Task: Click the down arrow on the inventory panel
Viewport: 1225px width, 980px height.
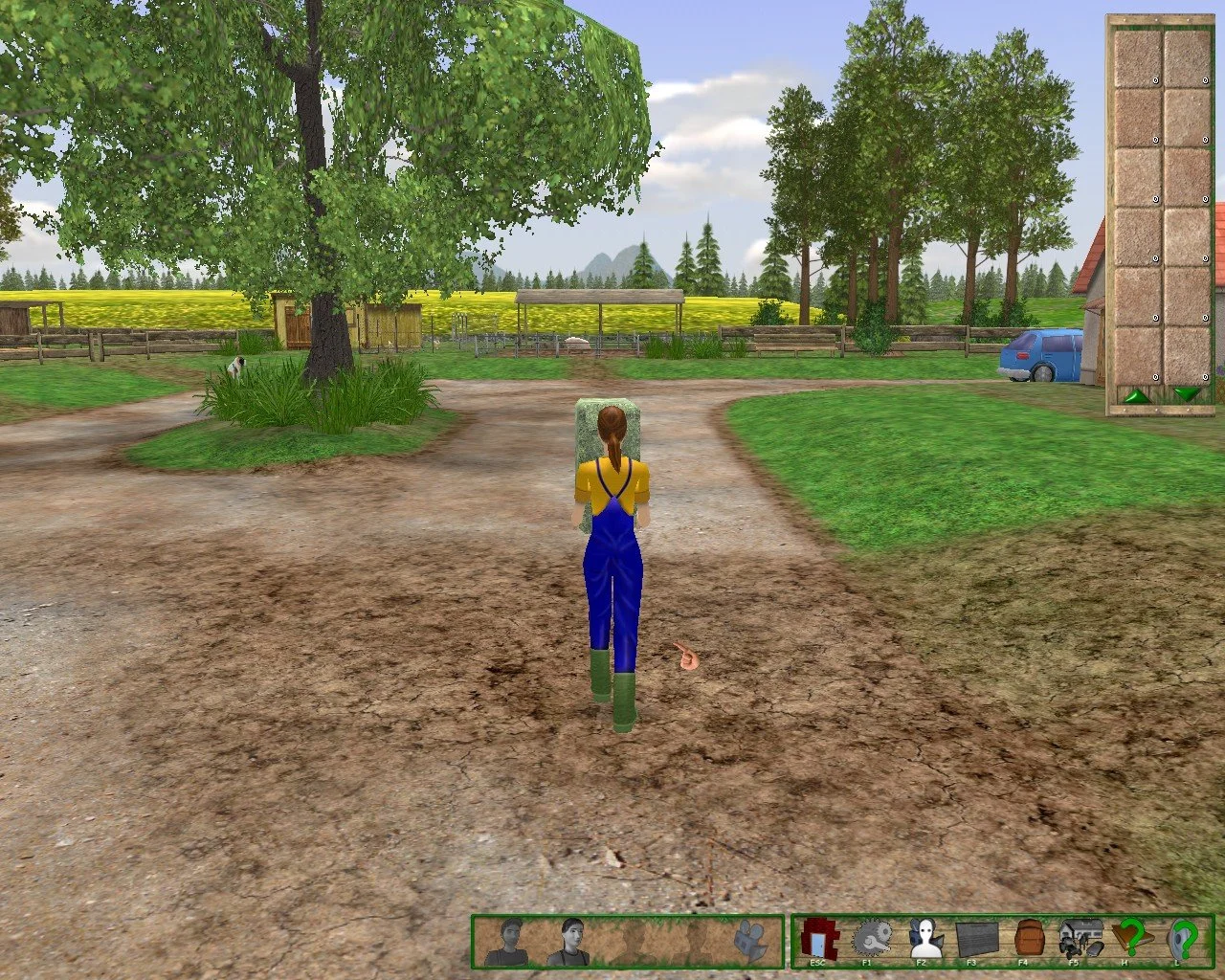Action: point(1187,393)
